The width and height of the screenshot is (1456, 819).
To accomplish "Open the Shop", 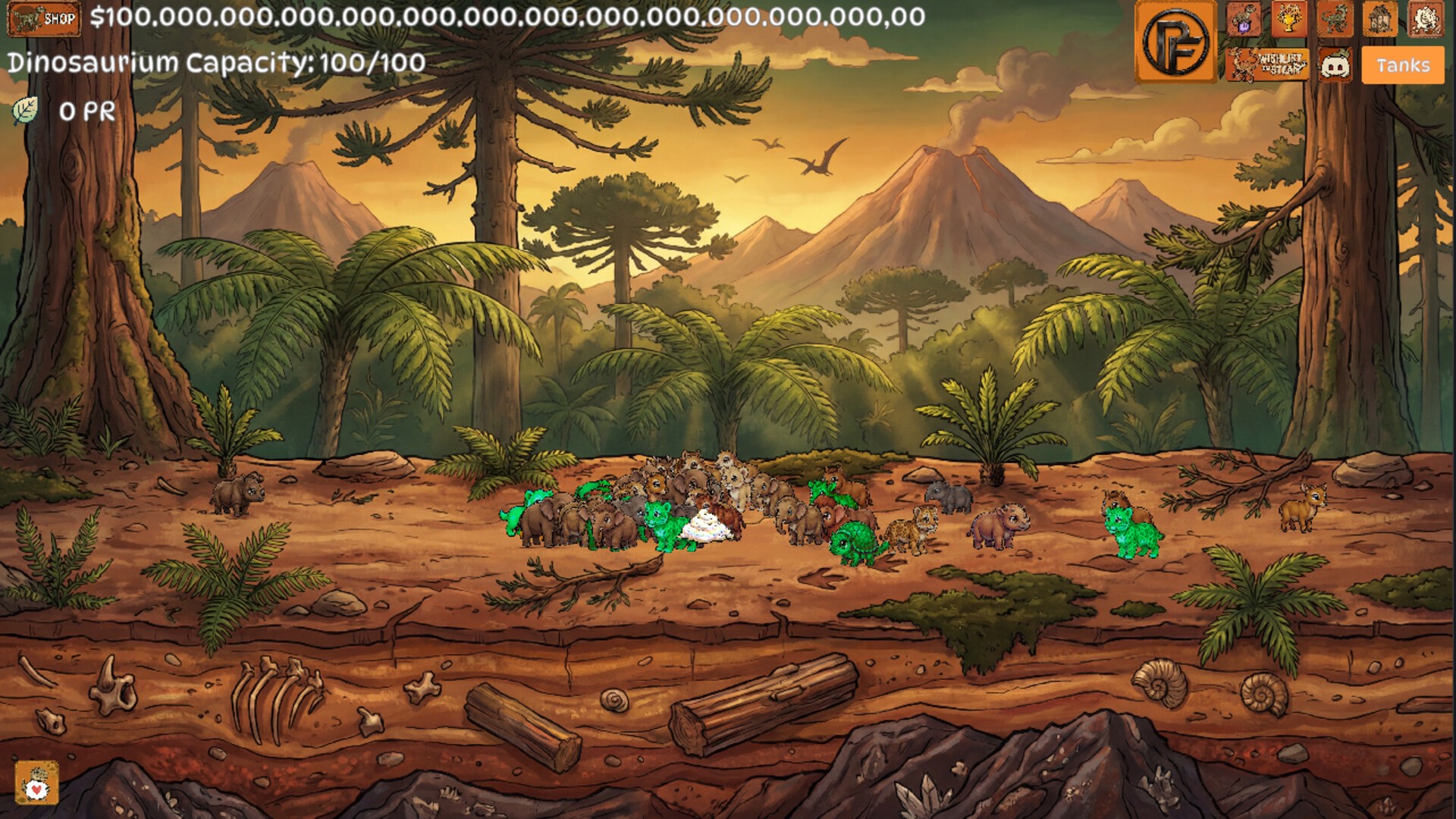I will pyautogui.click(x=44, y=18).
